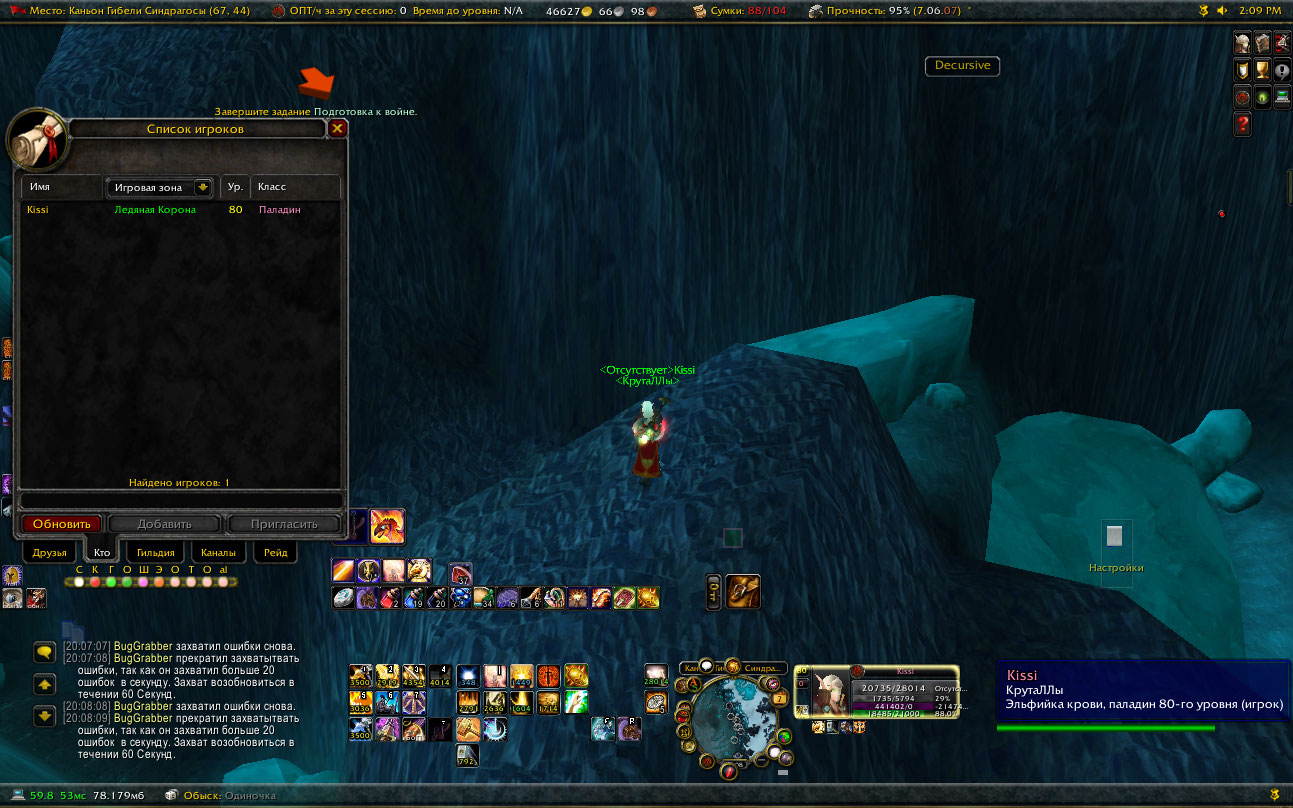Open the character portrait micro button

(x=1243, y=43)
